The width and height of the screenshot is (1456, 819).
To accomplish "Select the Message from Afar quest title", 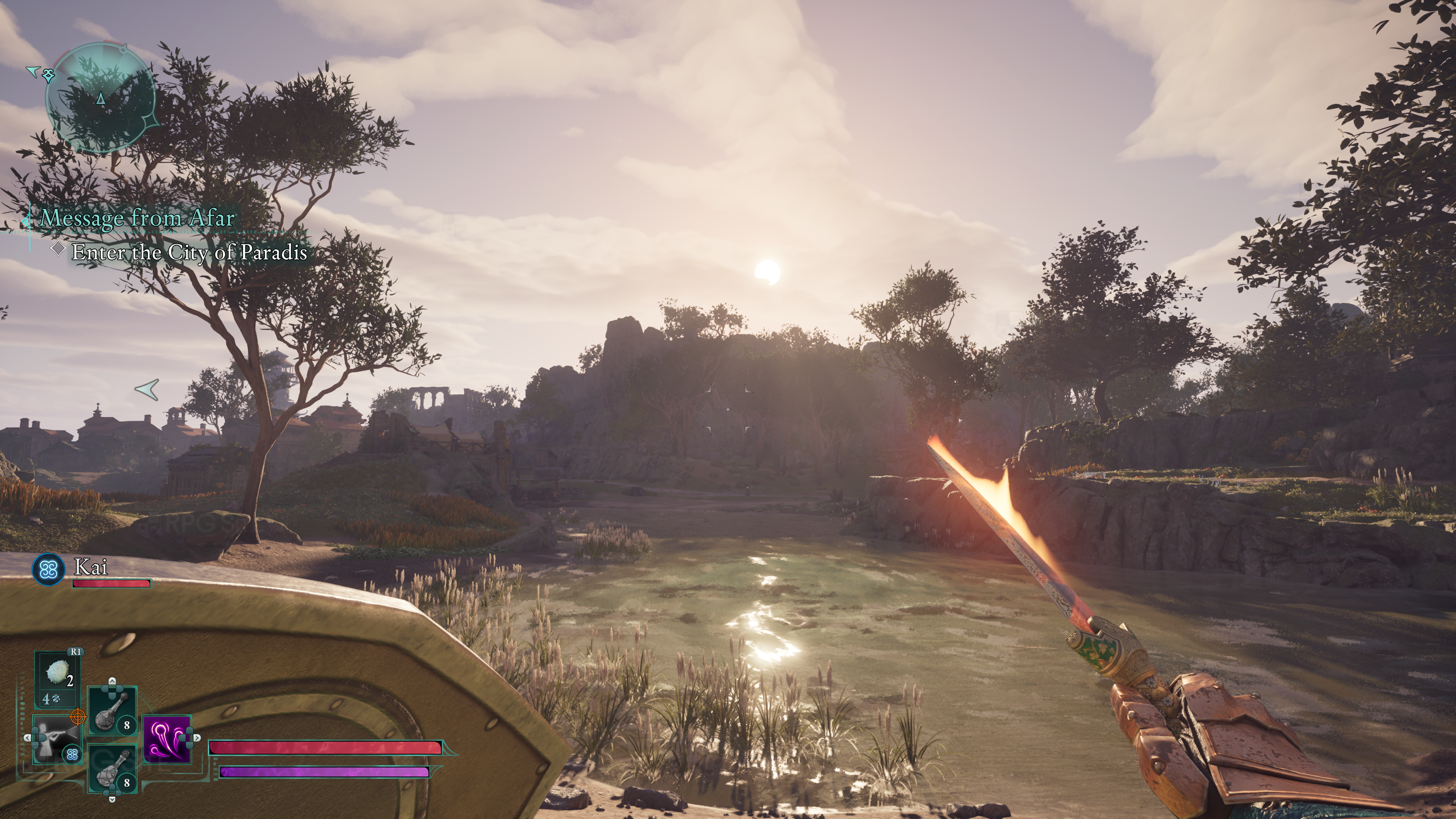I will point(137,218).
